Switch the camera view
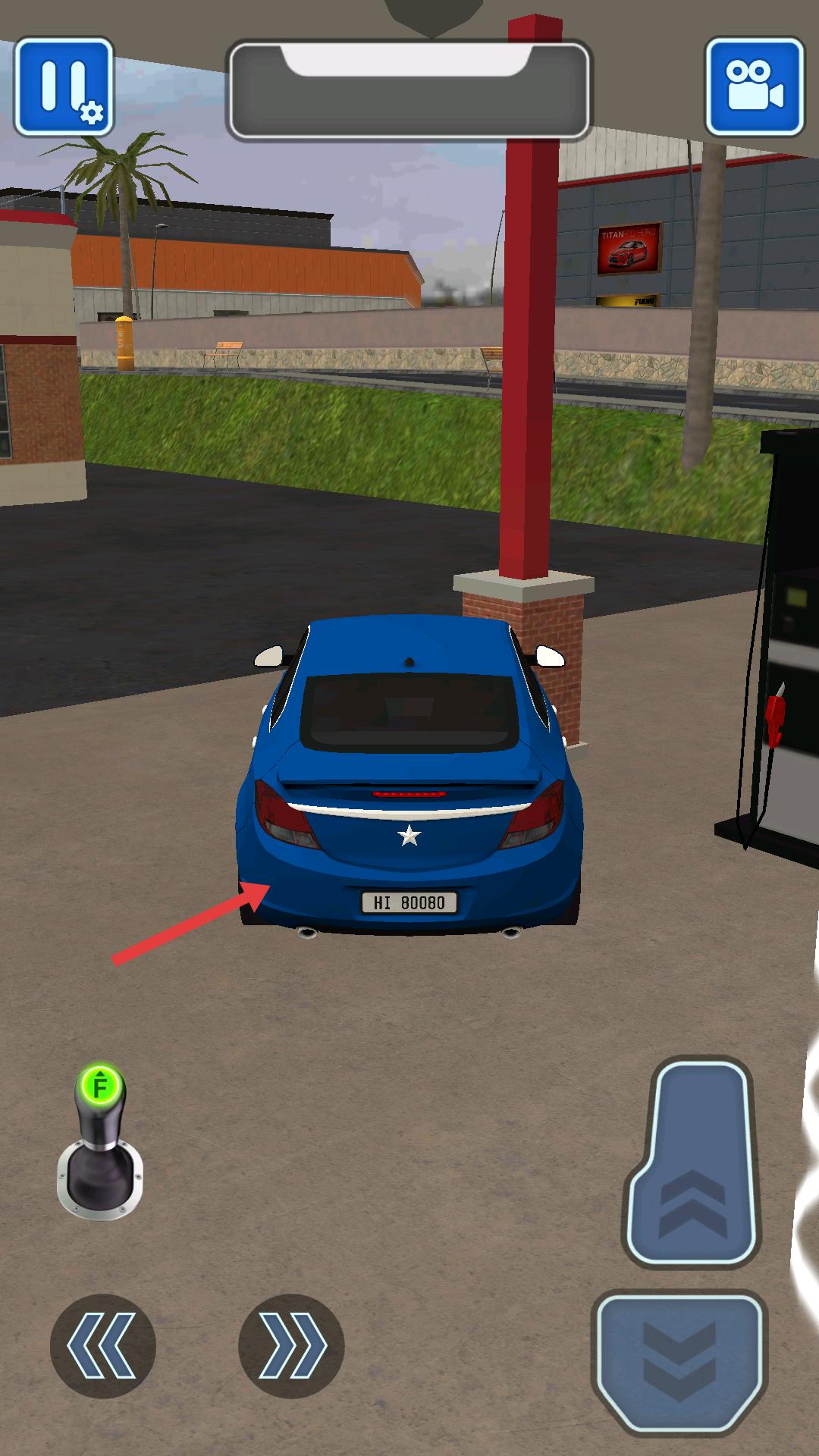Viewport: 819px width, 1456px height. [754, 87]
